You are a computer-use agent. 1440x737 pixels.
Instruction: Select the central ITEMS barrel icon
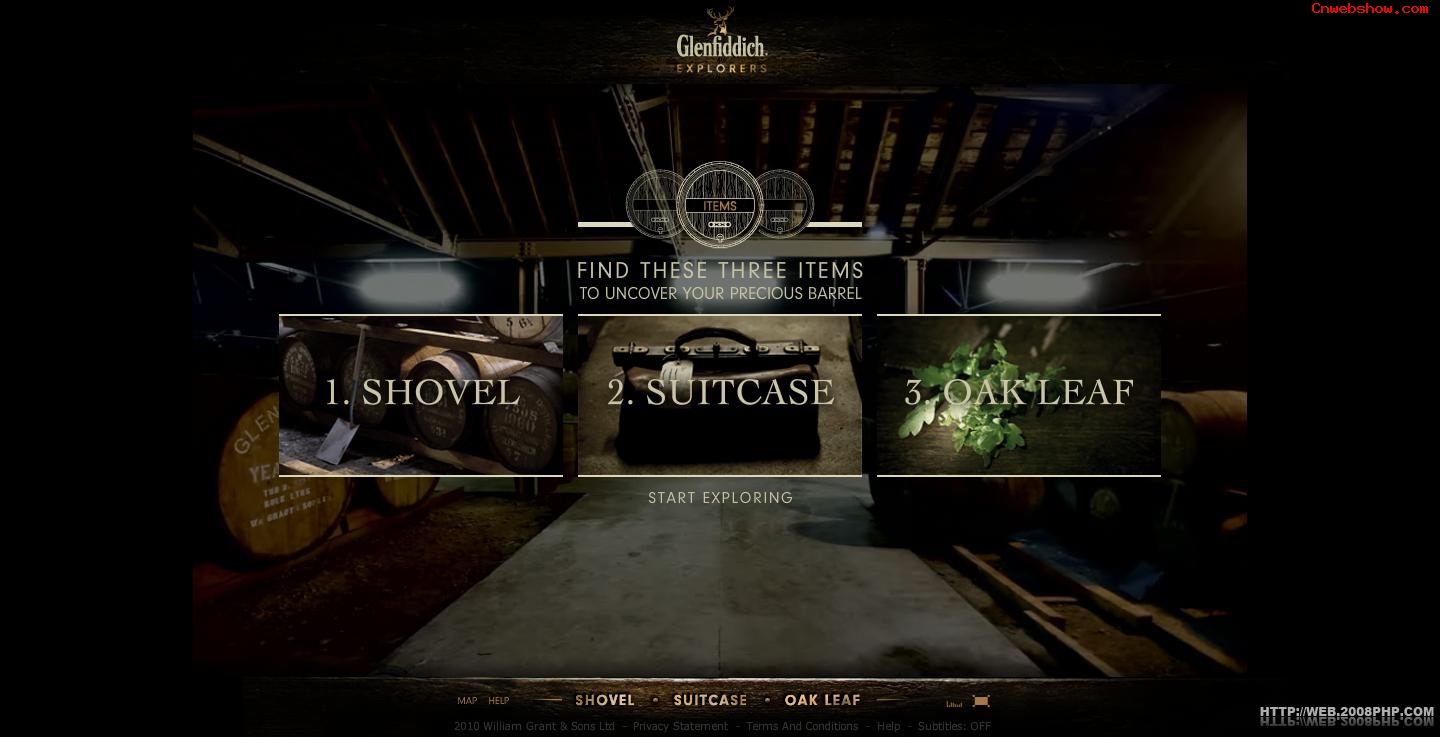[719, 205]
